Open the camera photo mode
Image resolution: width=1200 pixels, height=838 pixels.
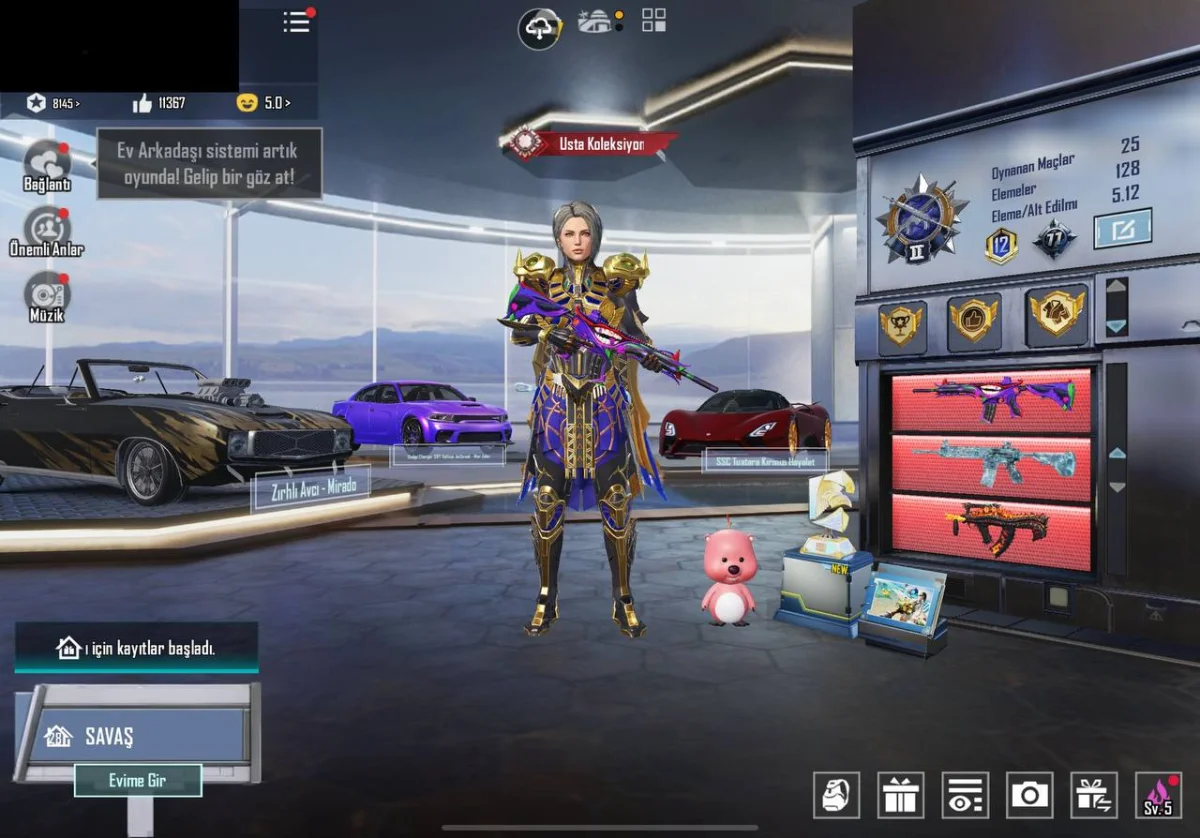(x=1029, y=795)
